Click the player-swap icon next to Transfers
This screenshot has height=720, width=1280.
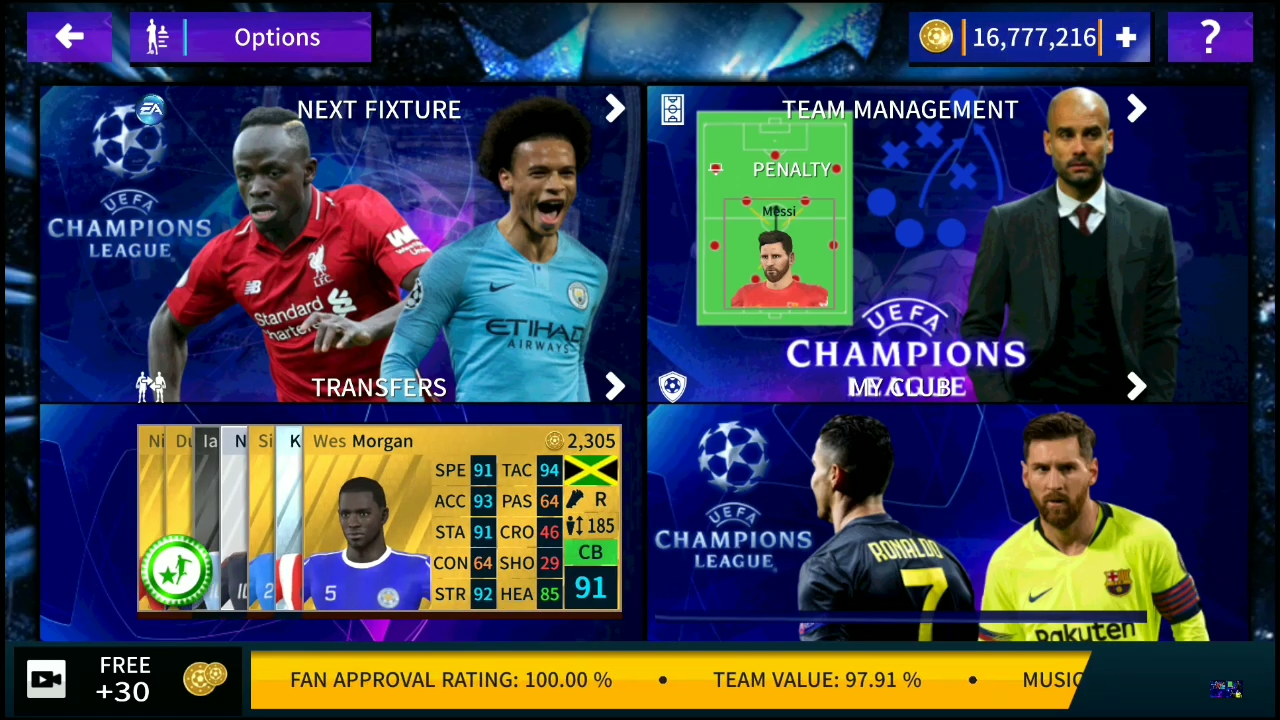pos(150,387)
